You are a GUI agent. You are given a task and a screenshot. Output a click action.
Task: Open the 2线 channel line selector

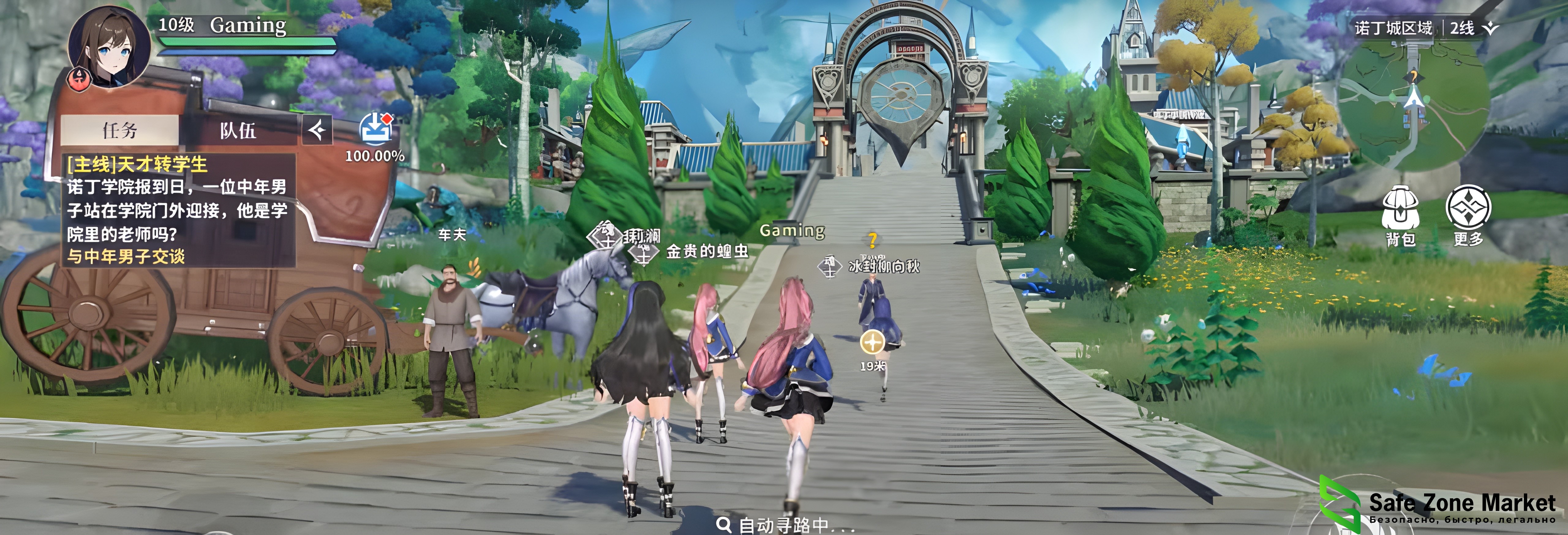coord(1473,28)
